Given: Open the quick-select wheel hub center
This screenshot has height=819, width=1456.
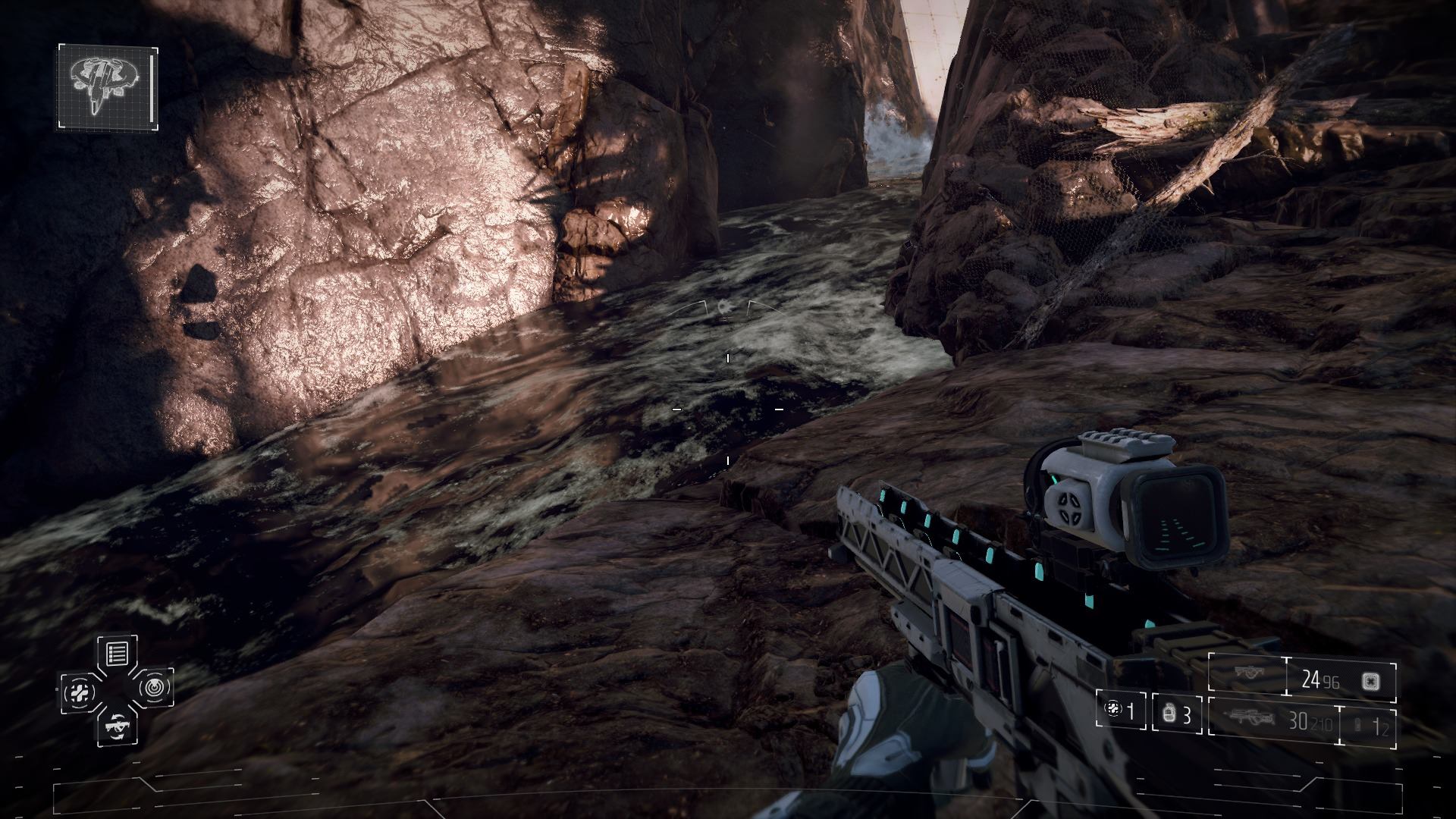Looking at the screenshot, I should [x=116, y=690].
